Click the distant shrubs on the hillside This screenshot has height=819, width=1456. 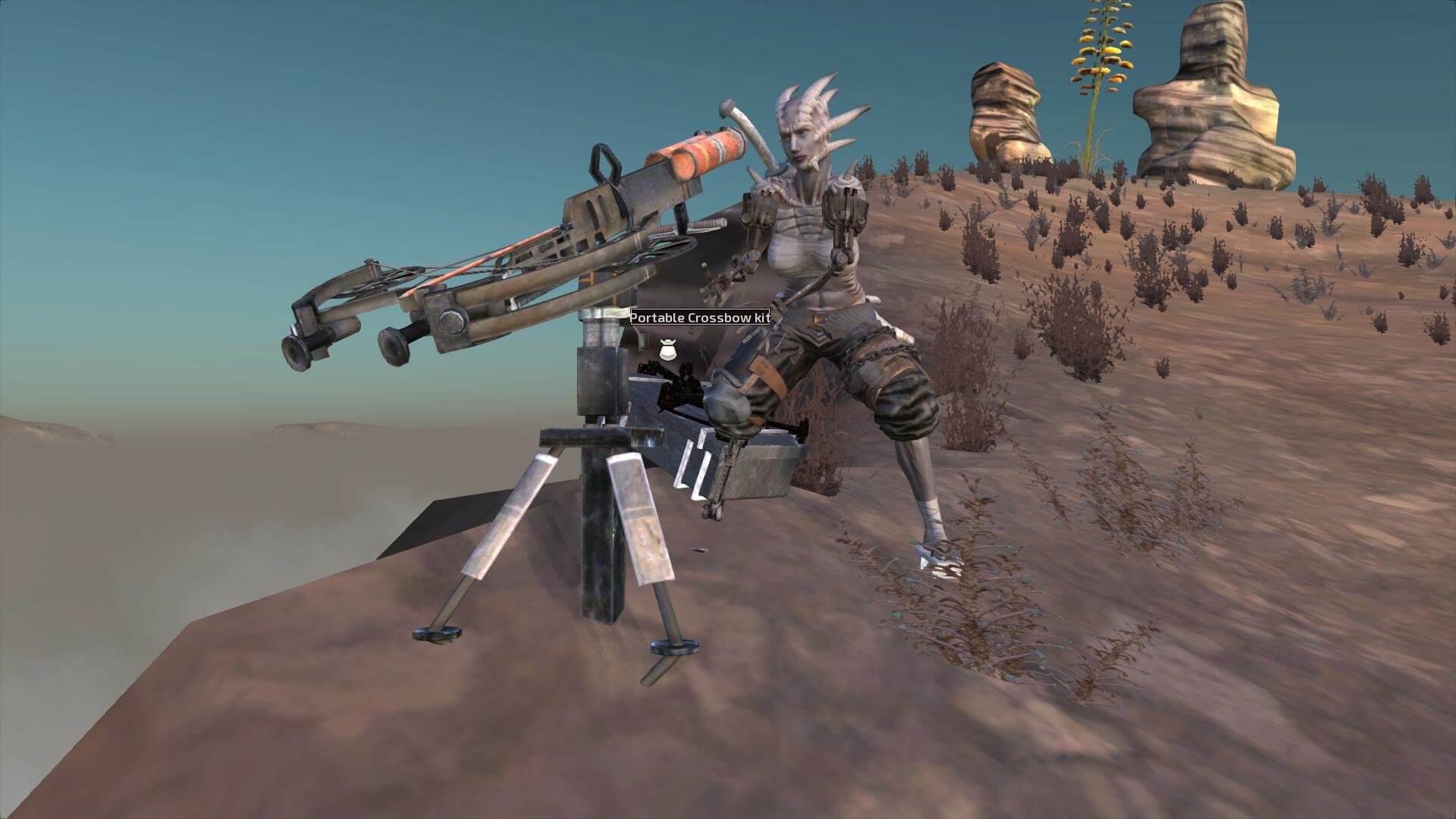[1175, 227]
